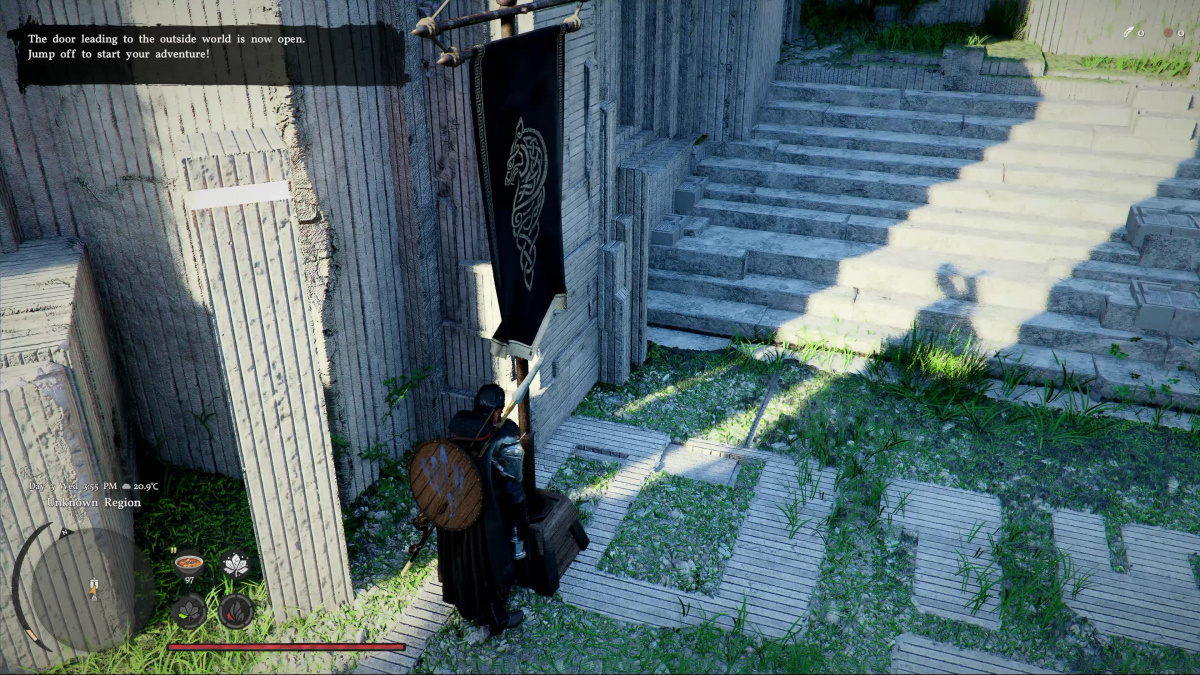Select the soup bowl food icon
This screenshot has width=1200, height=675.
point(188,564)
